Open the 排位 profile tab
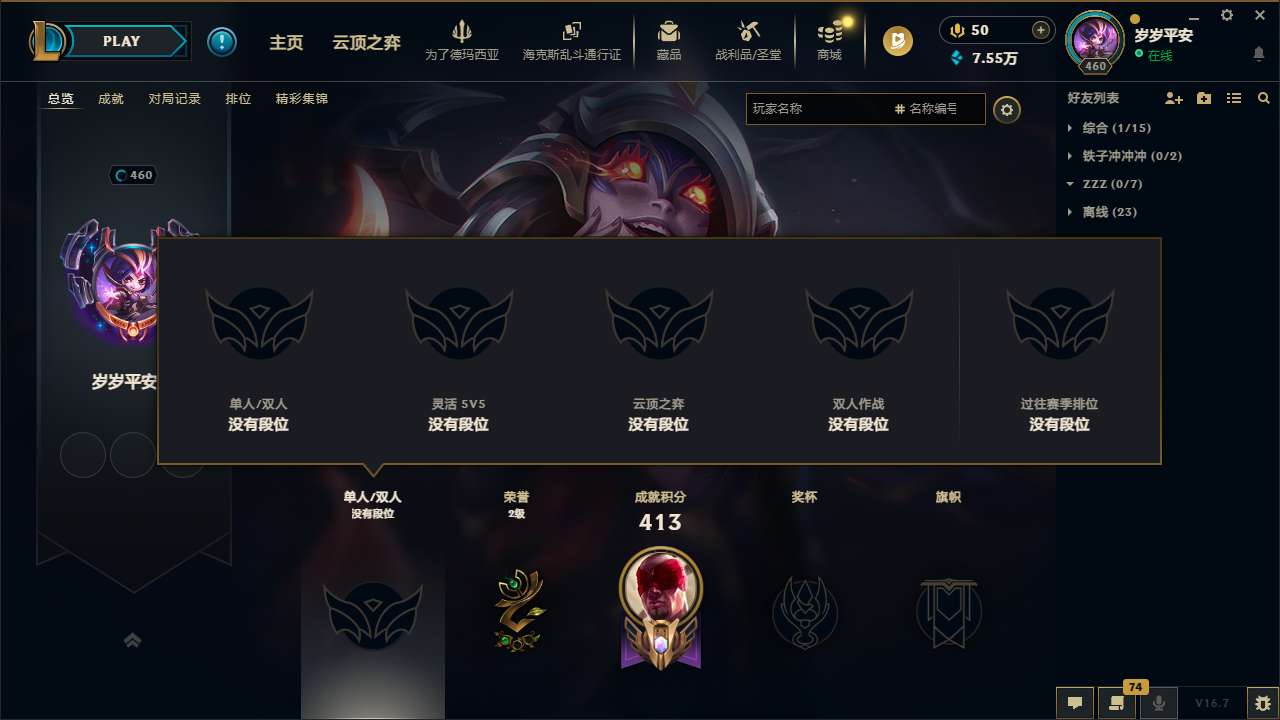Screen dimensions: 1280x720 tap(238, 99)
